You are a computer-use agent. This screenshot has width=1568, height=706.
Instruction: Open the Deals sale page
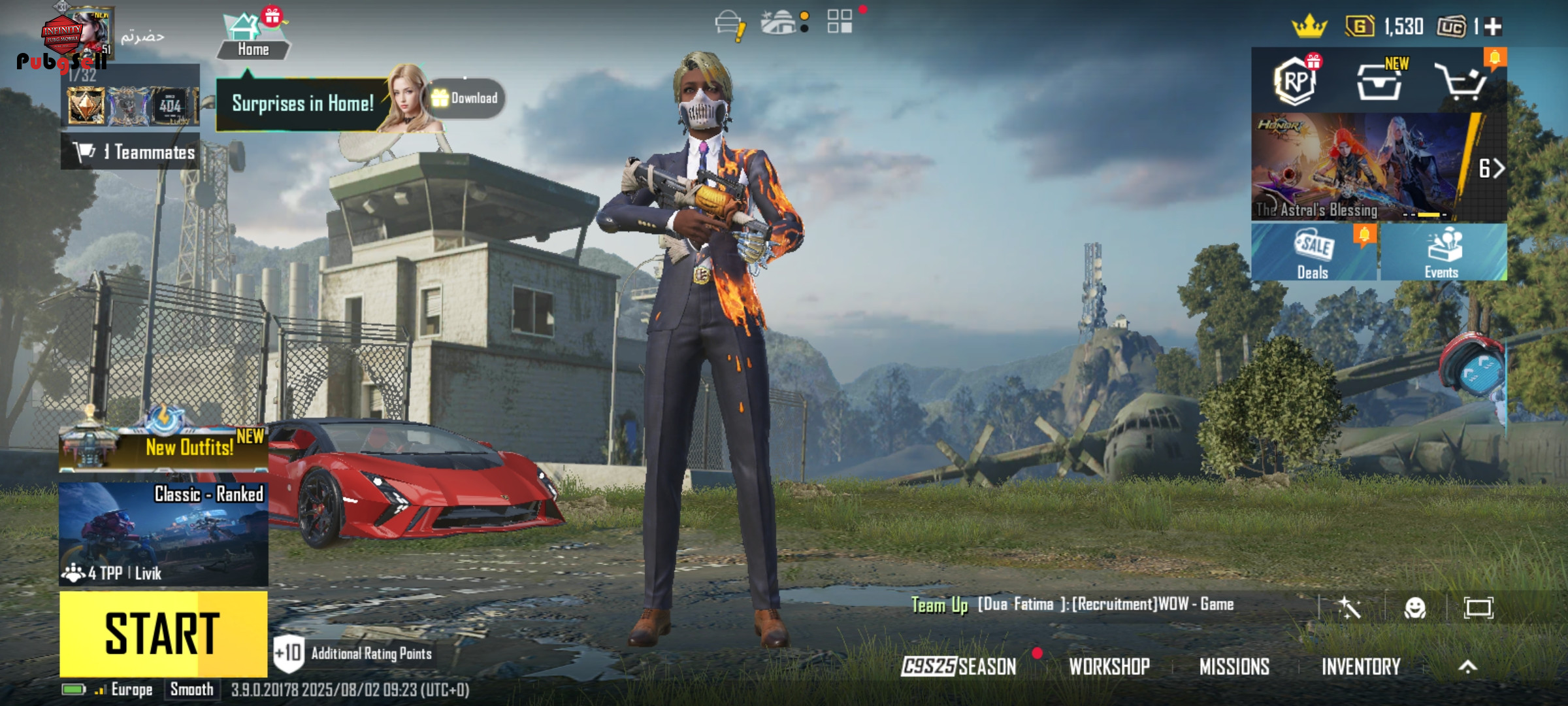(1313, 252)
